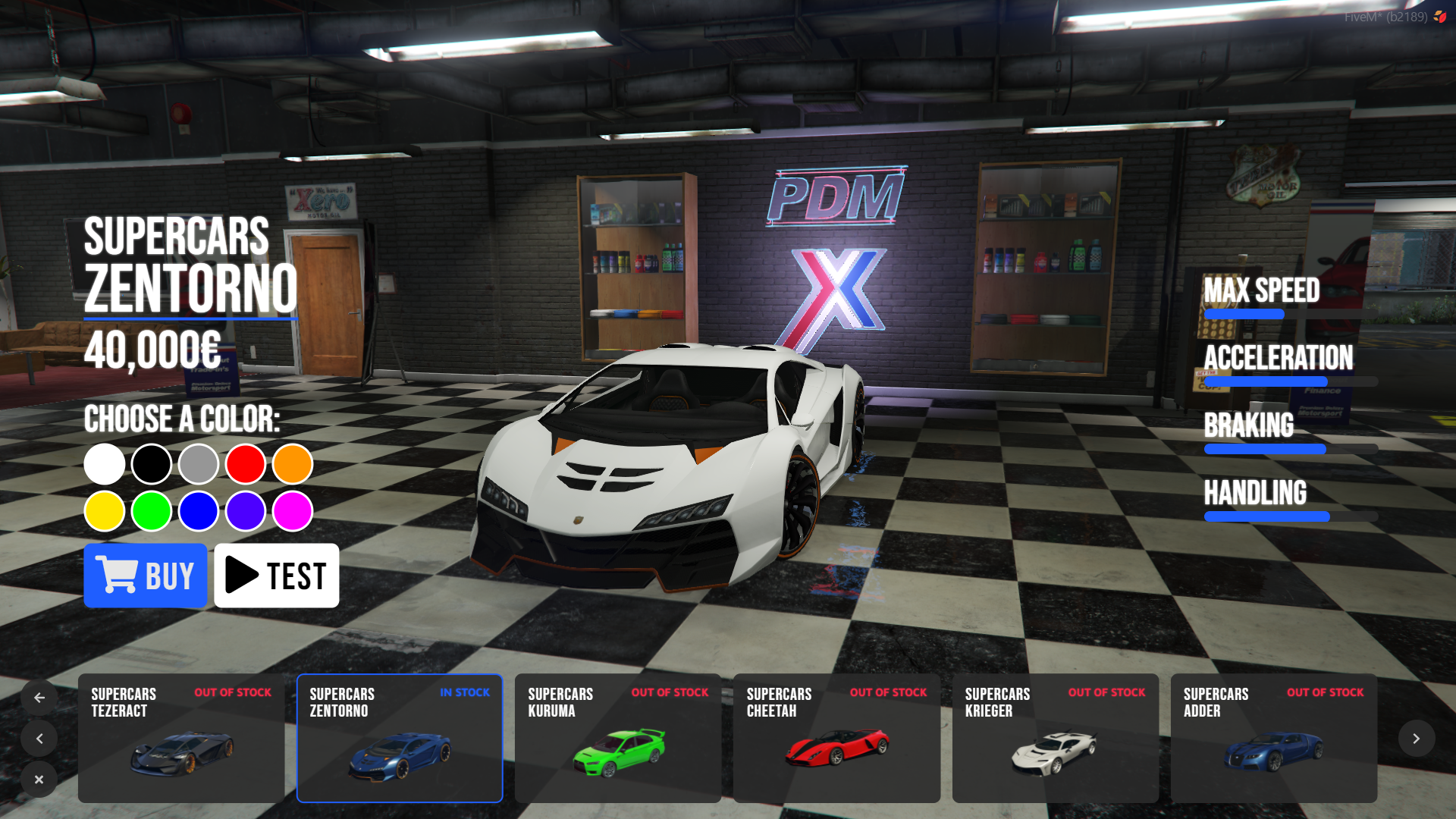This screenshot has height=819, width=1456.
Task: Apply the red paint color
Action: (246, 464)
